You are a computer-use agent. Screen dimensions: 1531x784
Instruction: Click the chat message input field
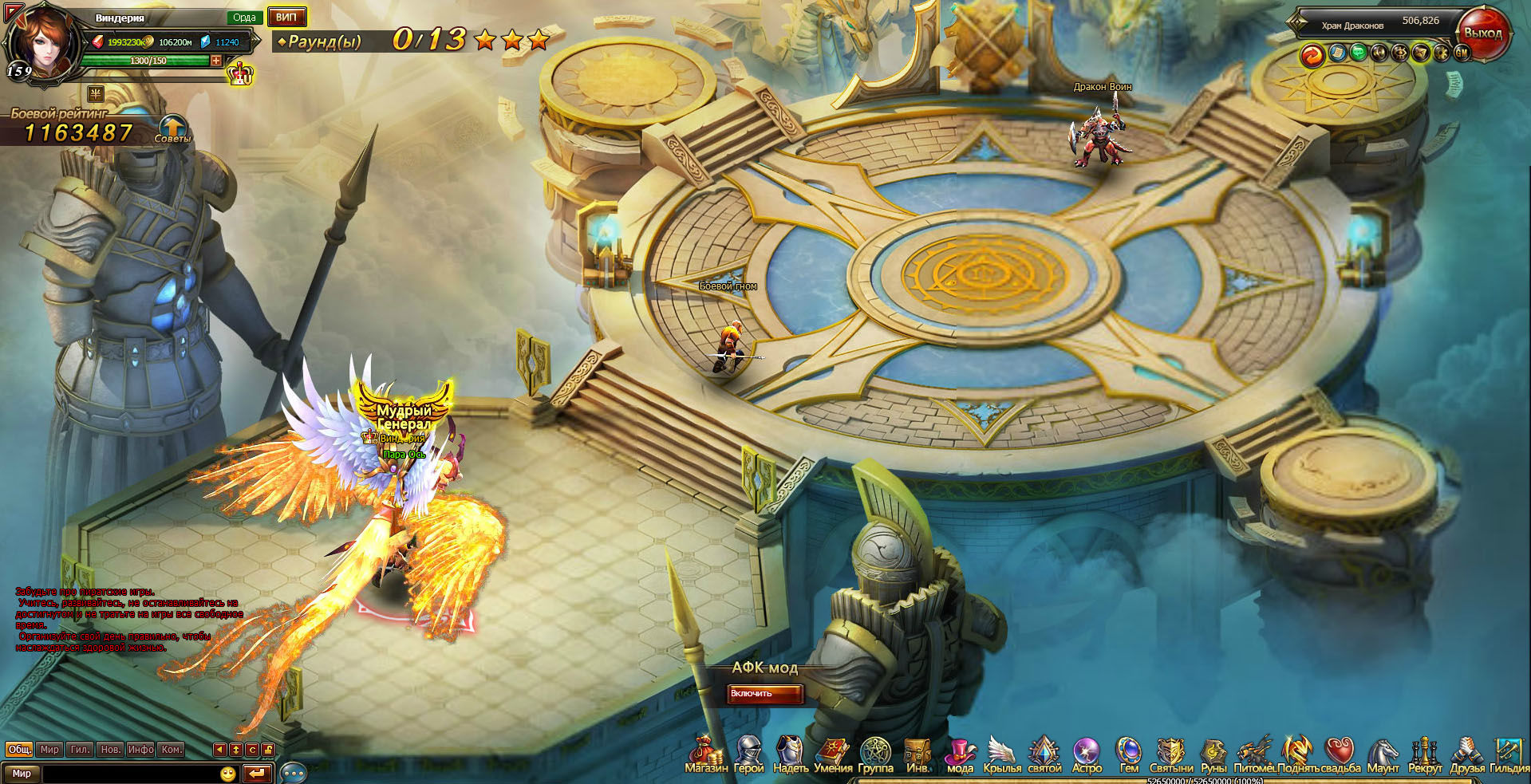pos(128,774)
